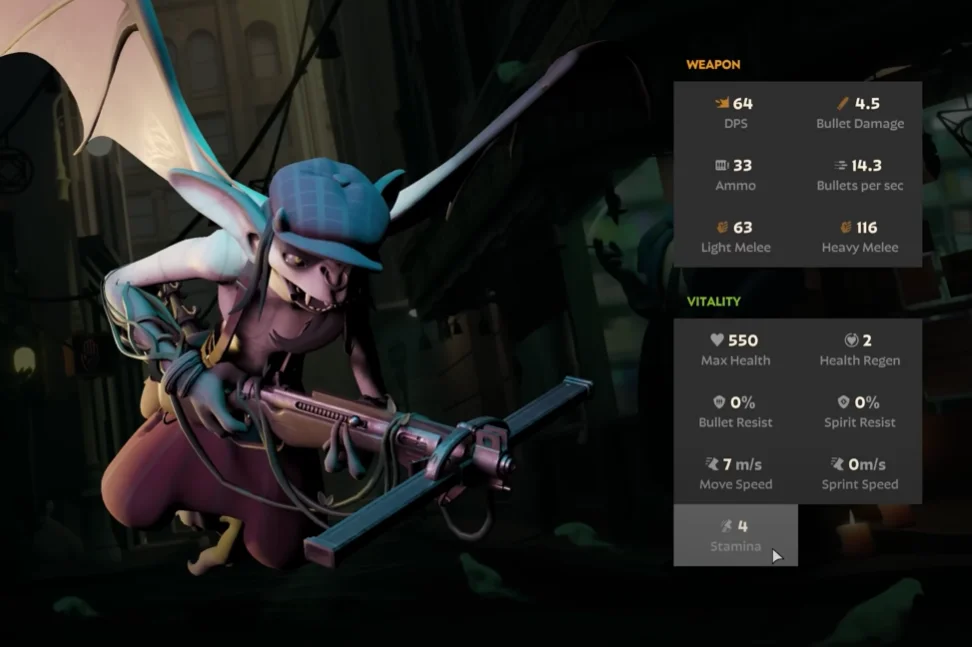The image size is (972, 647).
Task: Choose the Sprint Speed stat tile
Action: pyautogui.click(x=860, y=474)
